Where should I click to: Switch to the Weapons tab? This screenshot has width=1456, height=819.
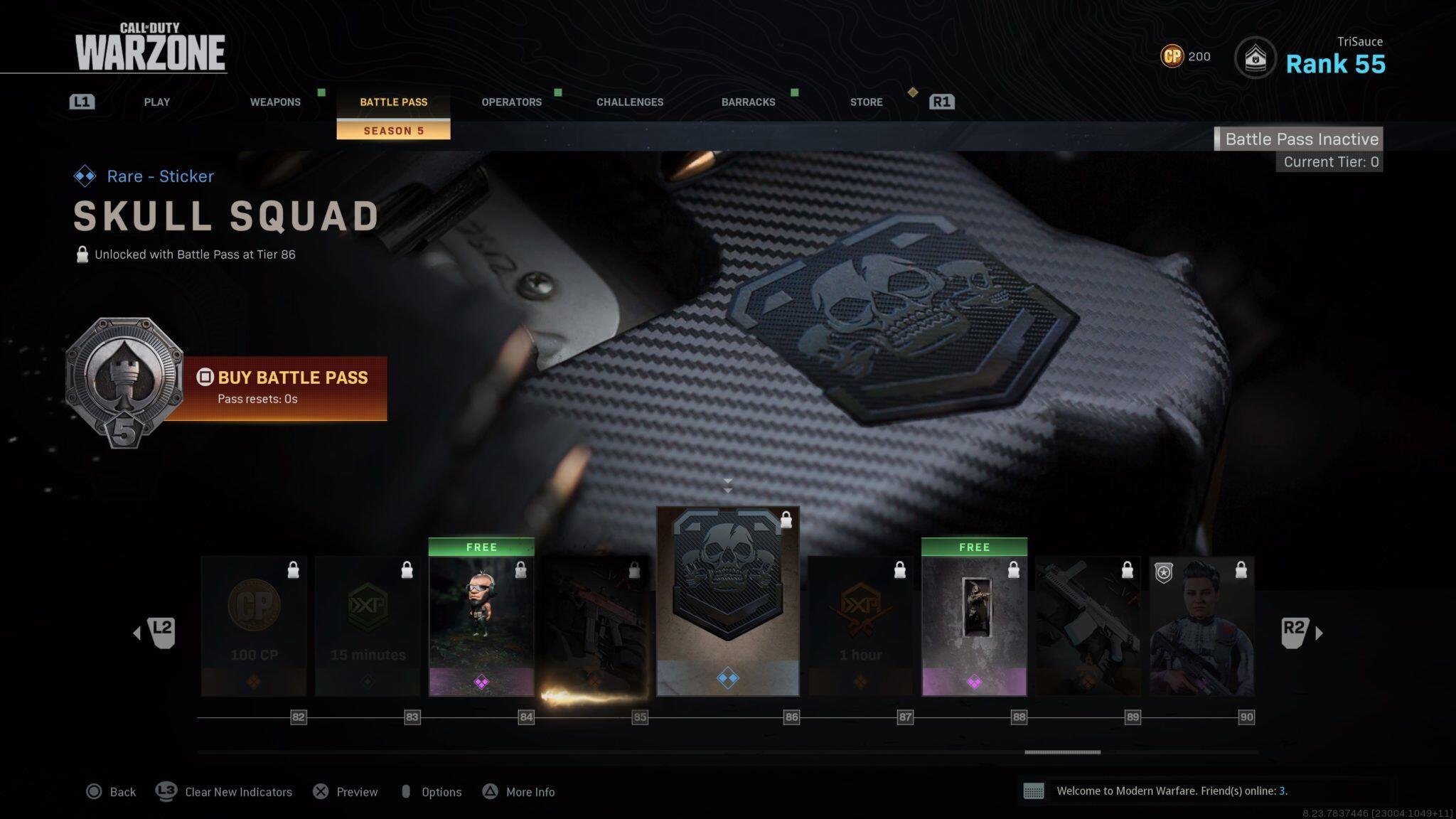275,102
